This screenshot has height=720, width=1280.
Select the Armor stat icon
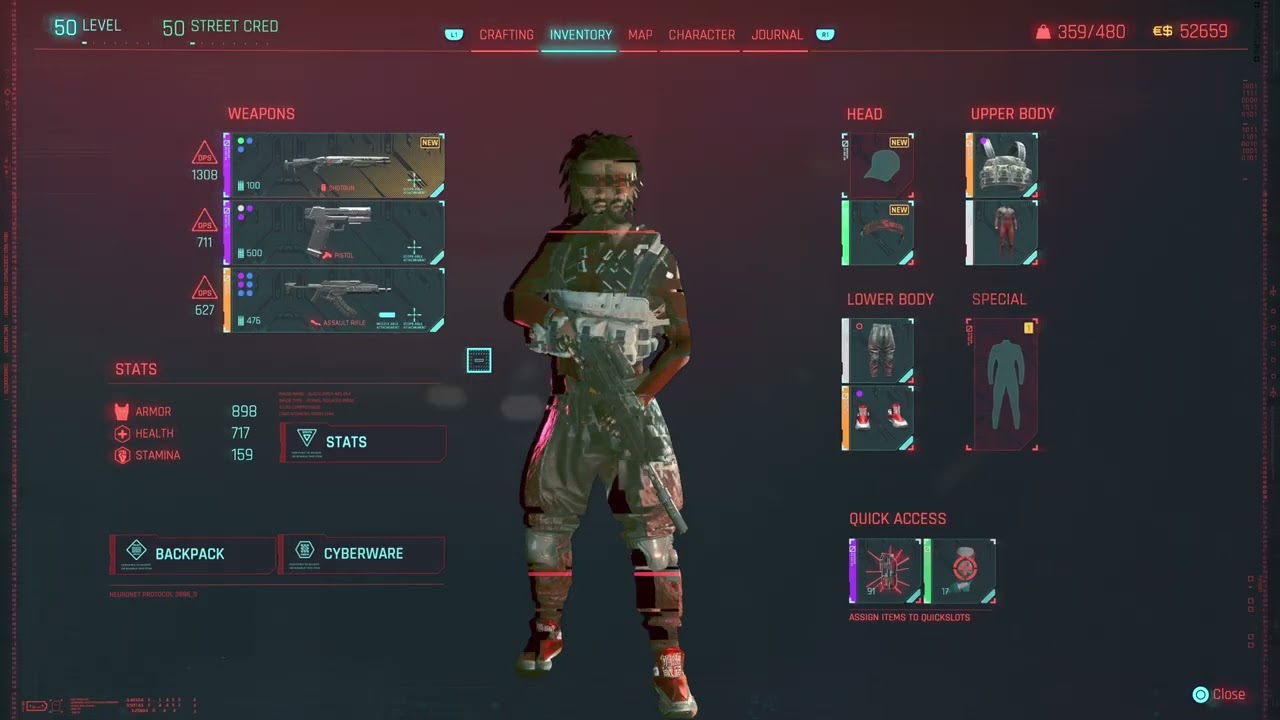(121, 411)
